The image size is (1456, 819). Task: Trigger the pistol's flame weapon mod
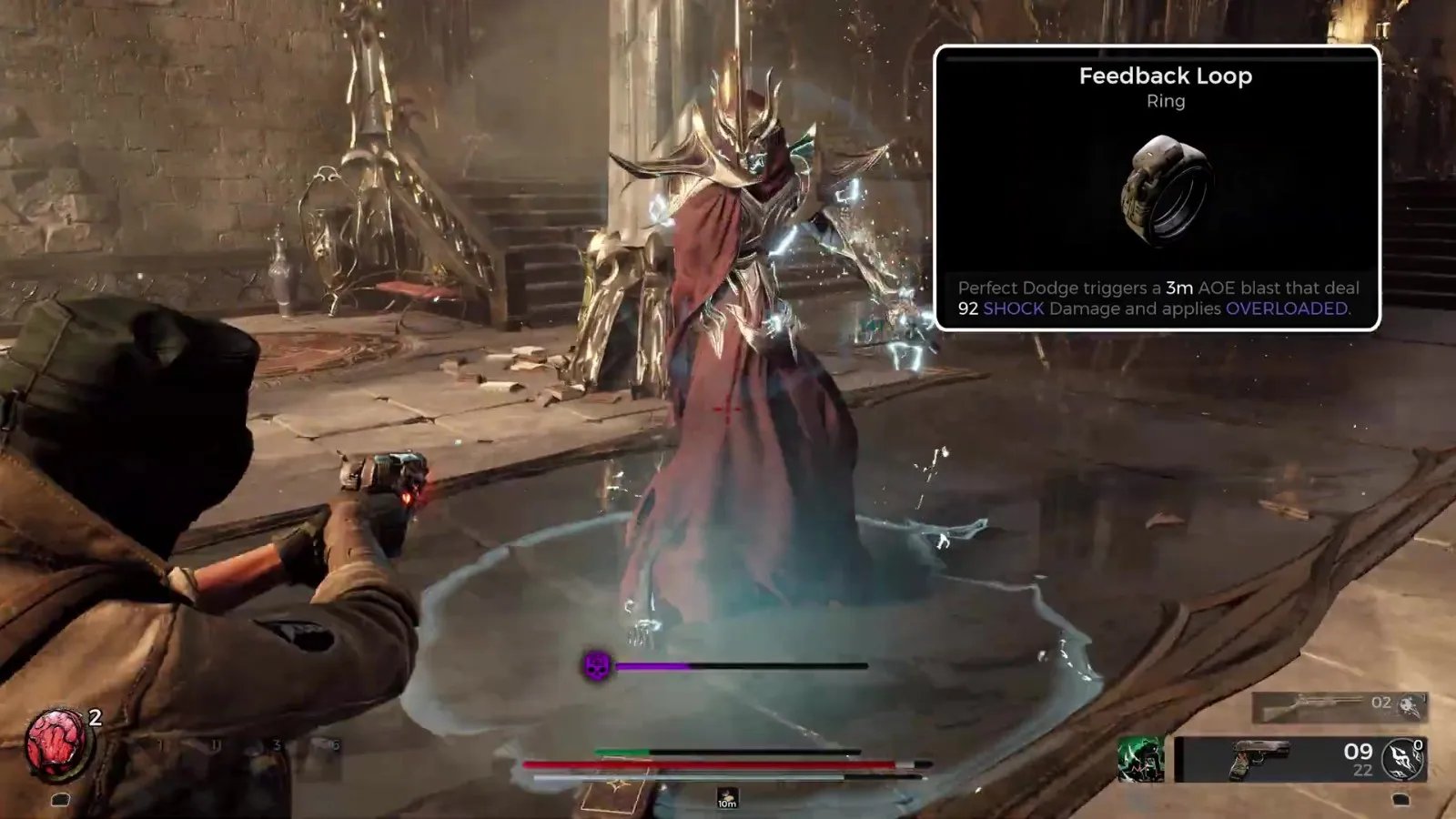1402,759
